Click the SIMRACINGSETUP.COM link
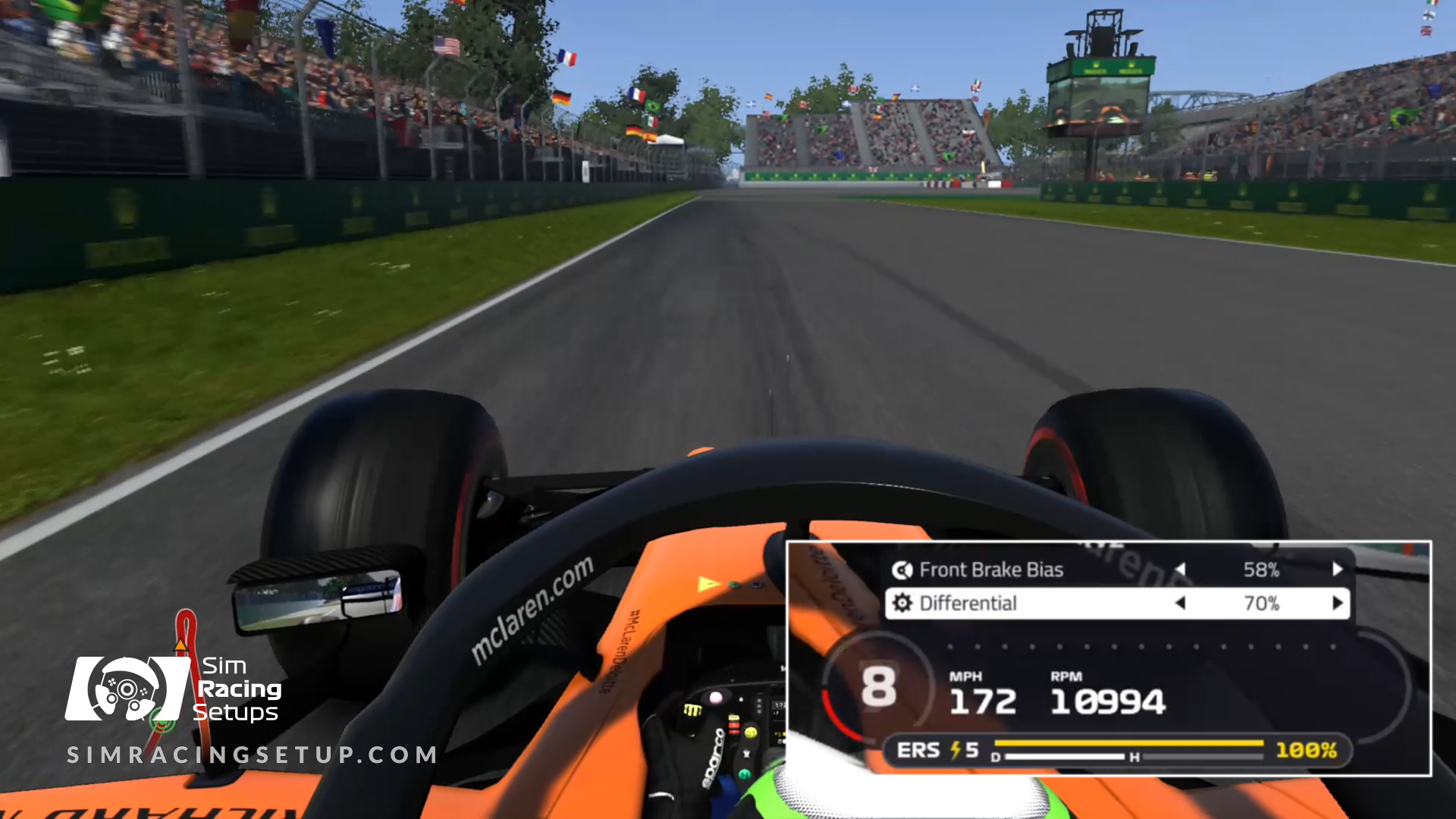The height and width of the screenshot is (819, 1456). [250, 755]
